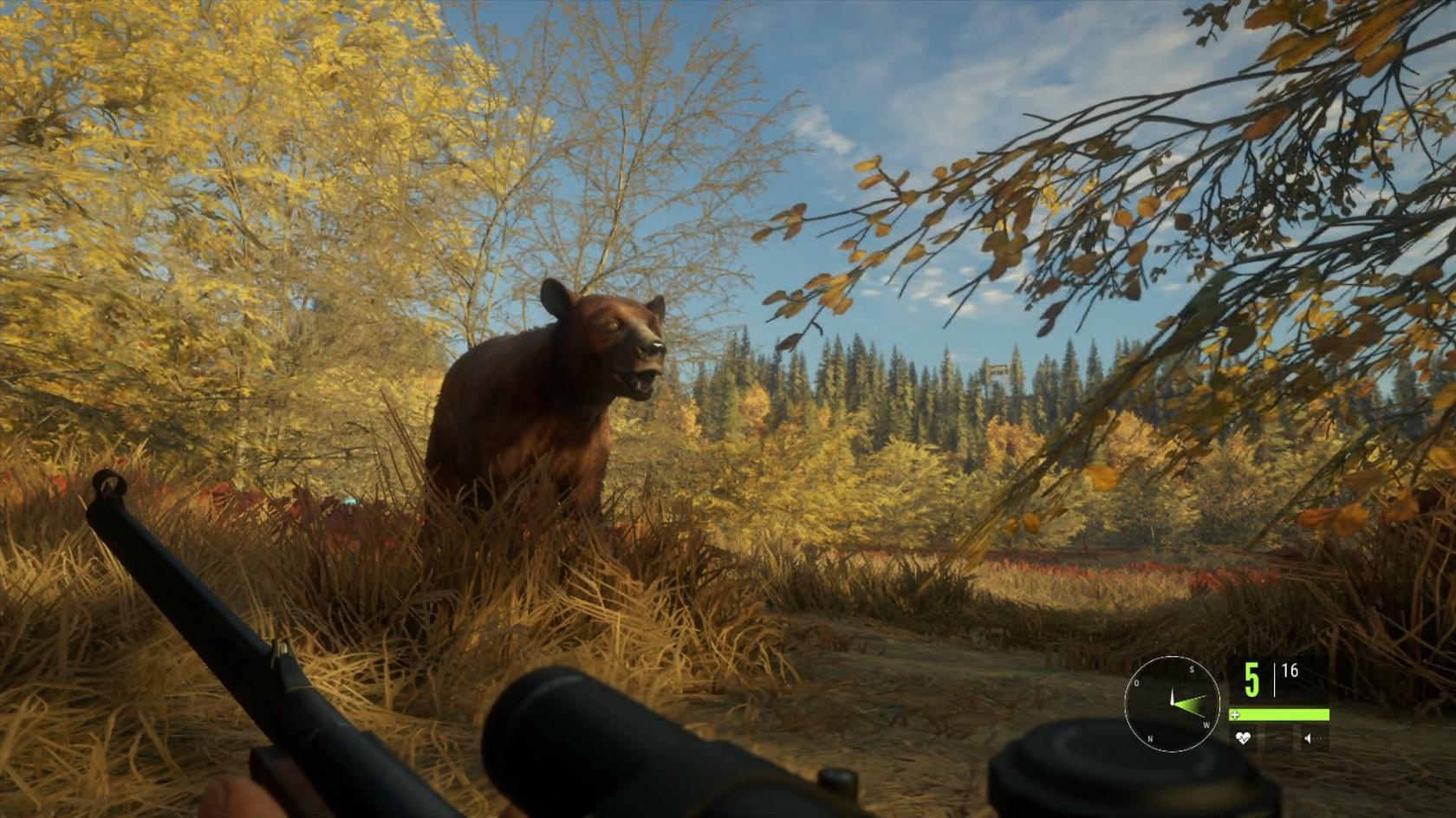Click the 'N' marking on the compass

coord(1149,738)
